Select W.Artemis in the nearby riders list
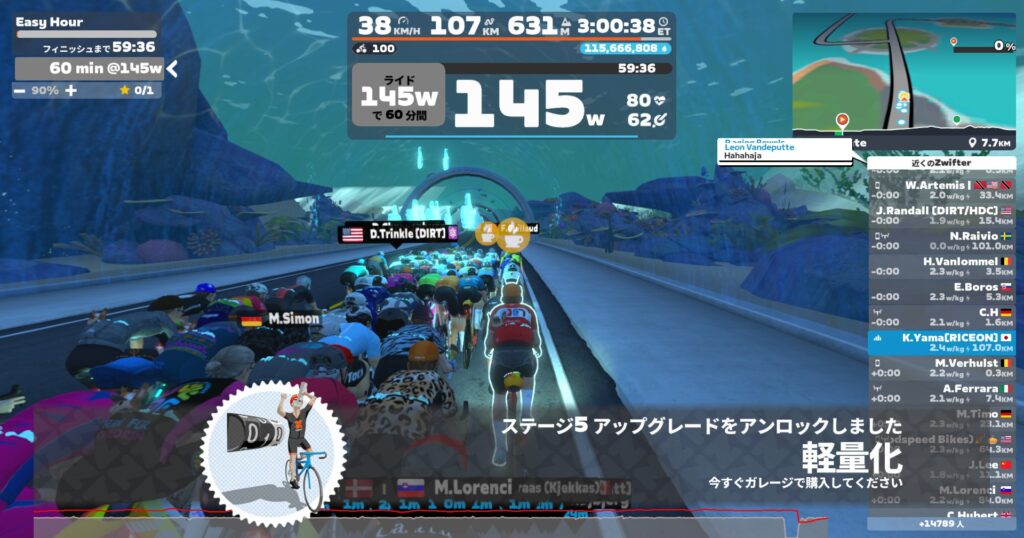 pyautogui.click(x=941, y=190)
